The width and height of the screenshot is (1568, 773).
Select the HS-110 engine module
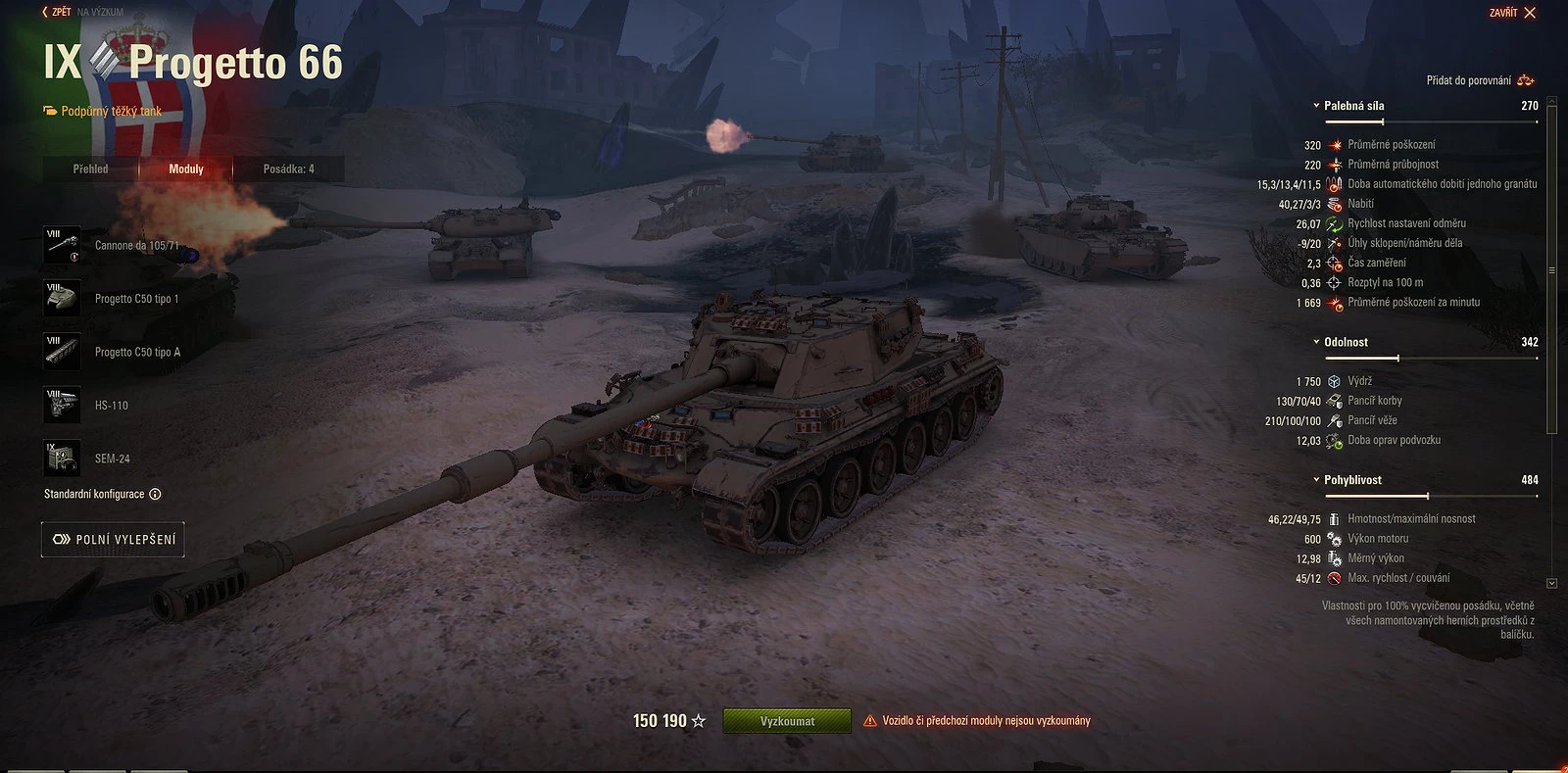[x=62, y=405]
